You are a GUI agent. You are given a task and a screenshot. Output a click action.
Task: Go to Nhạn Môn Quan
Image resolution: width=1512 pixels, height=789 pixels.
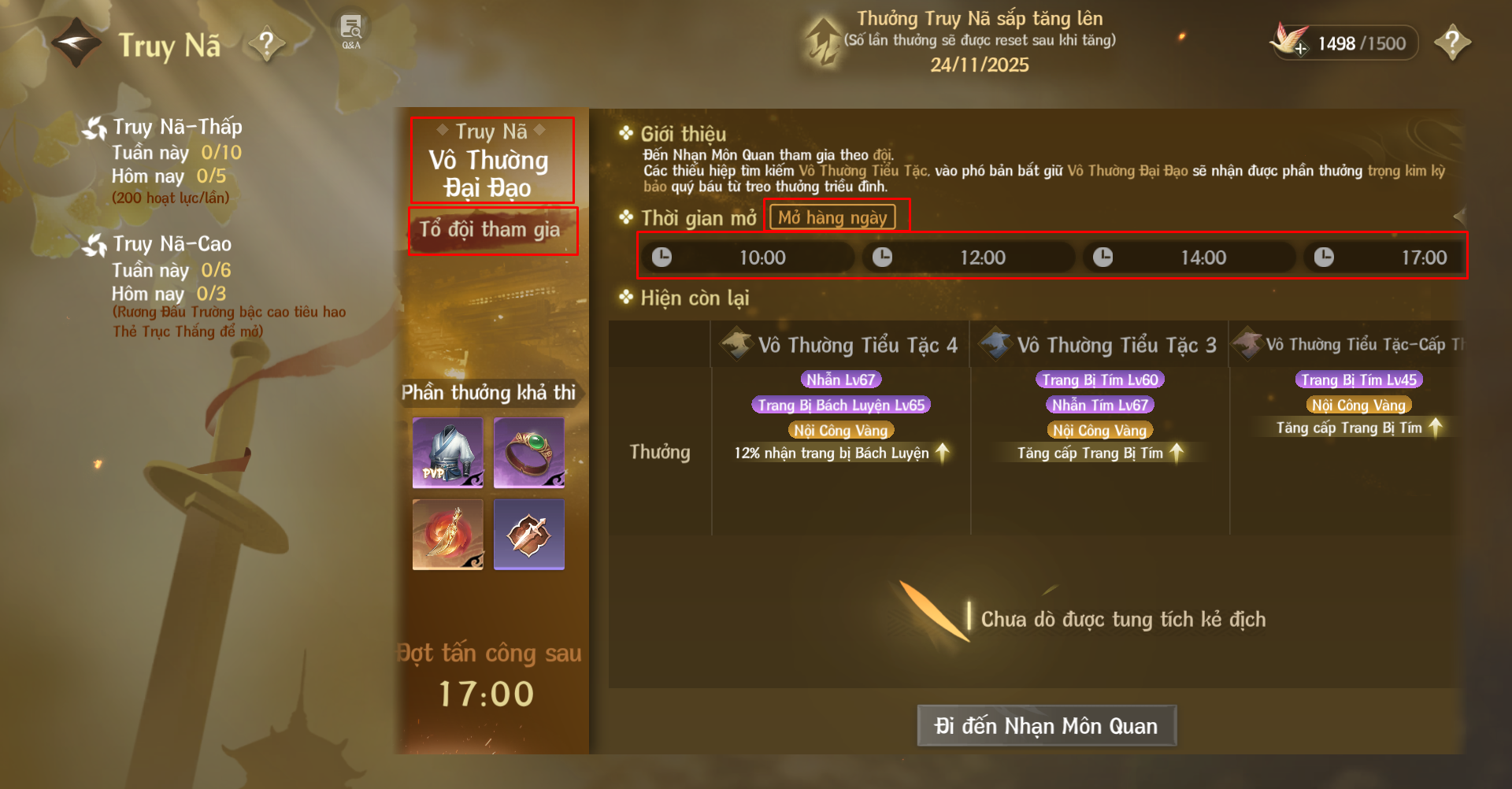[x=1046, y=725]
